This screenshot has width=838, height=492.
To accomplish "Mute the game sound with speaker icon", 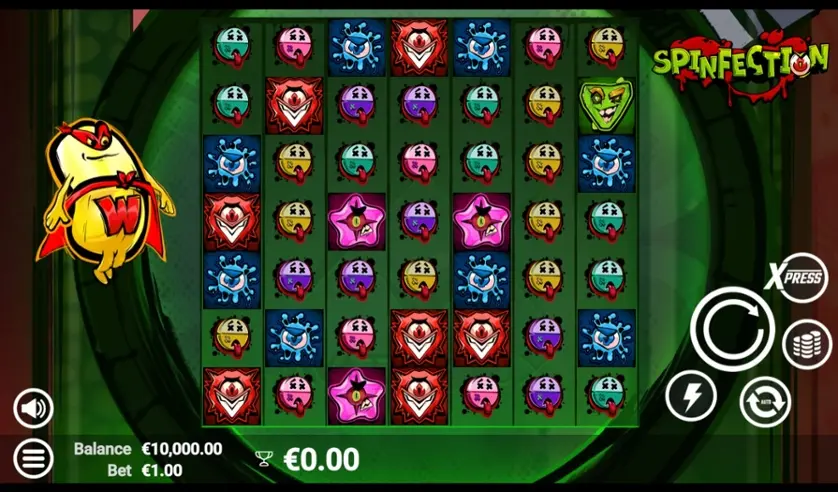I will pyautogui.click(x=33, y=408).
